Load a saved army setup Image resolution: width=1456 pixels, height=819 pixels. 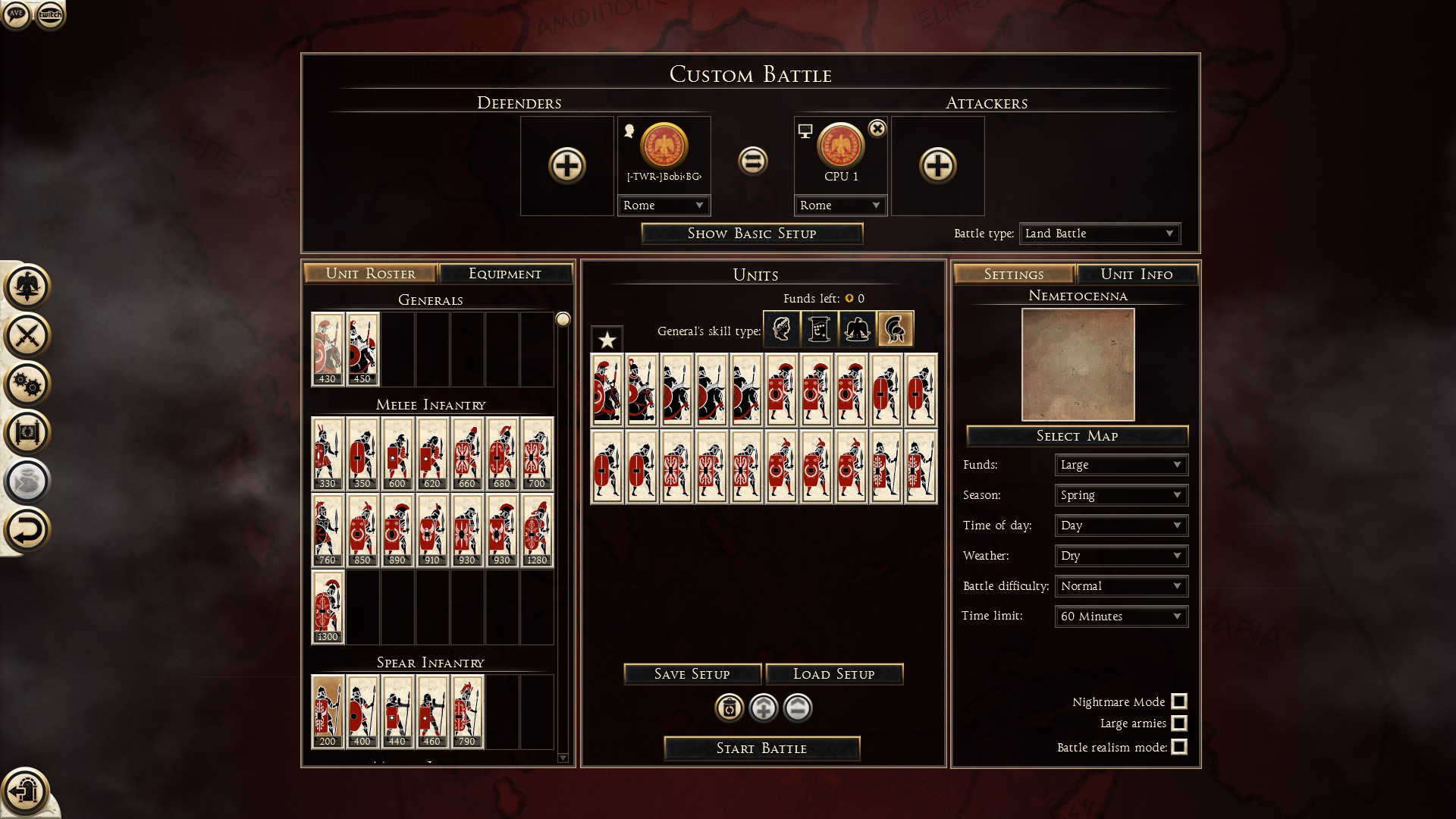(833, 674)
